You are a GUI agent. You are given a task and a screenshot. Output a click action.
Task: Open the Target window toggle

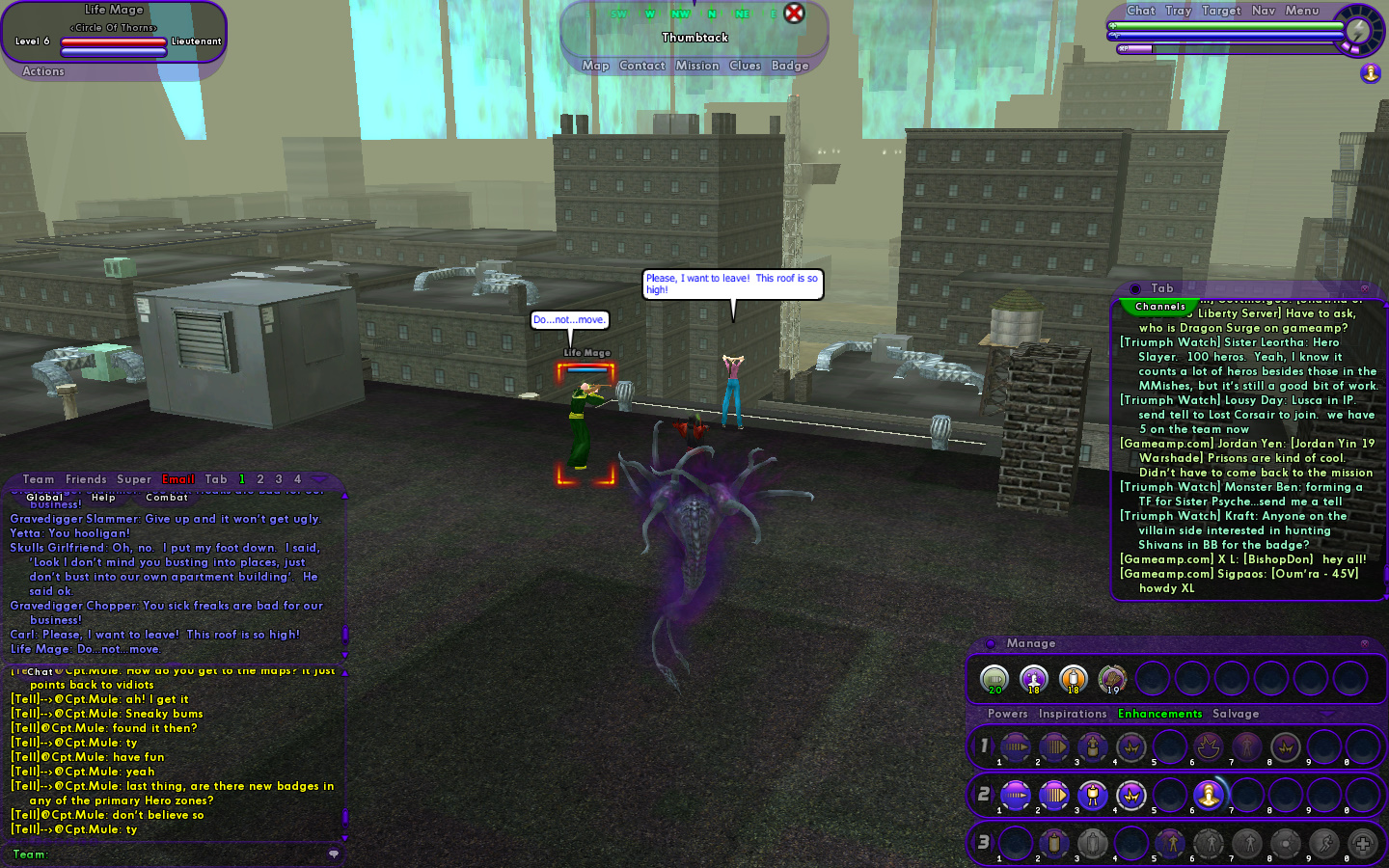pyautogui.click(x=1221, y=11)
